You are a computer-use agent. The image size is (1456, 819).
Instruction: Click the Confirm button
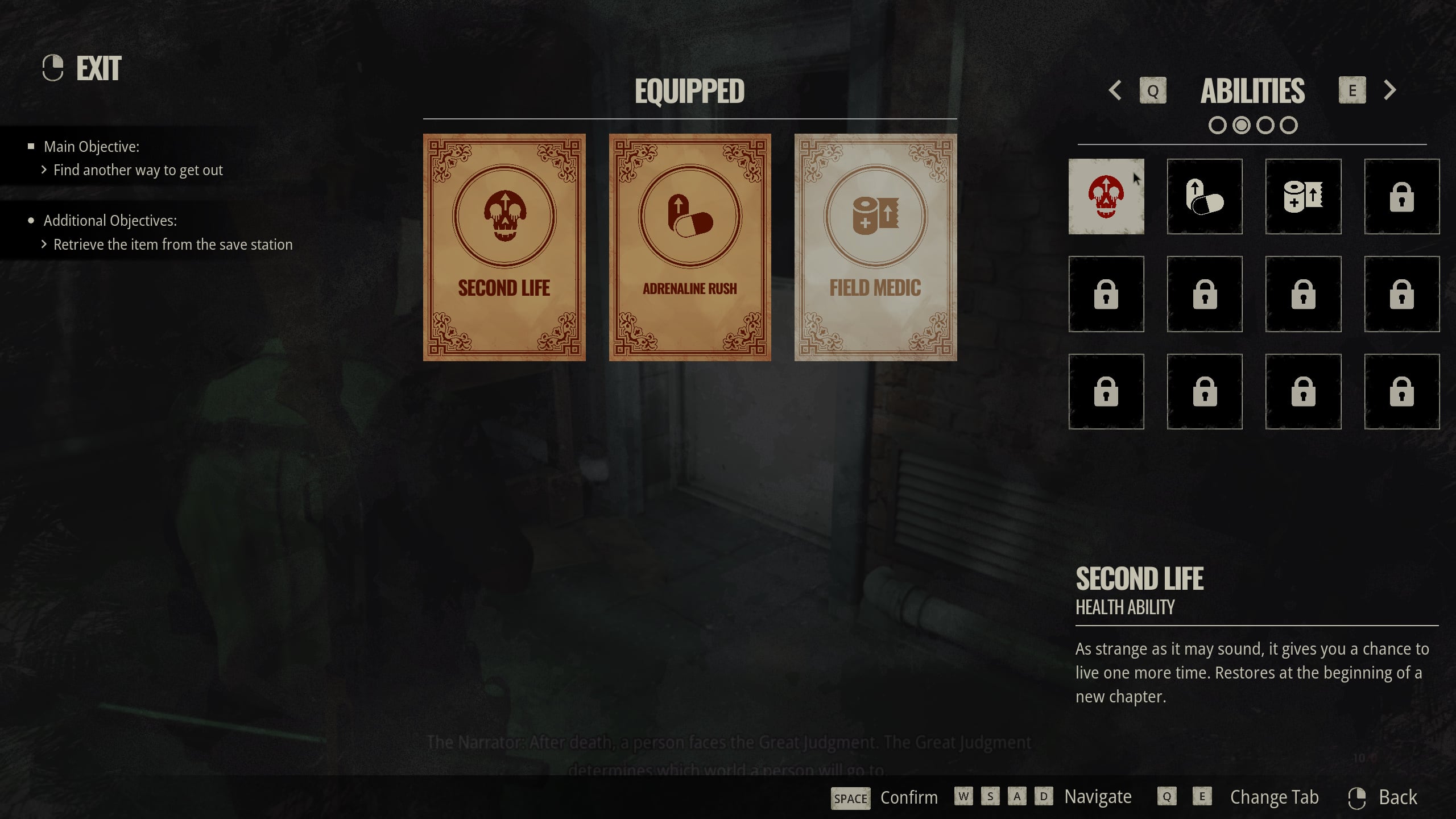click(x=884, y=797)
